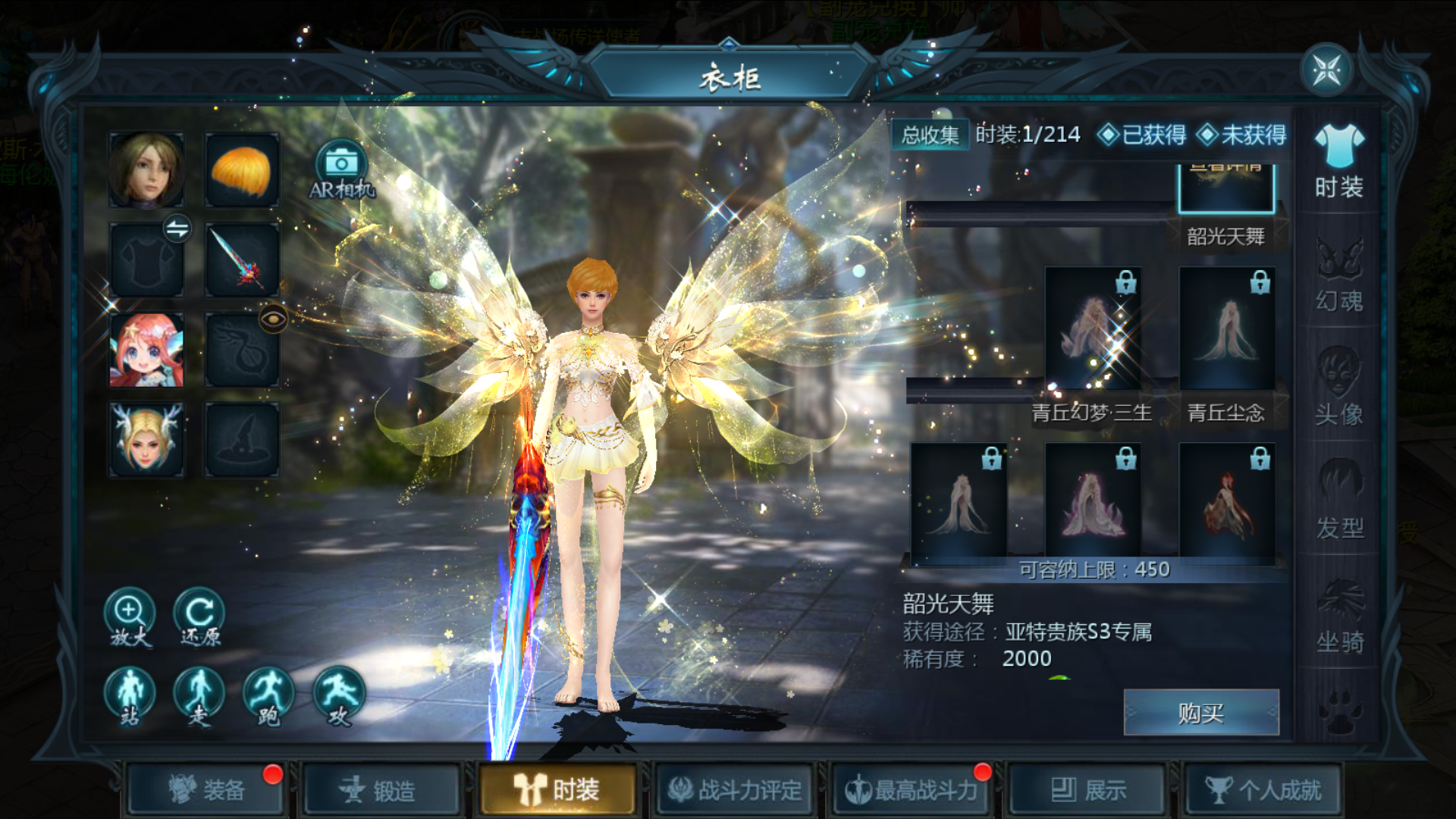
Task: Choose the 站 standing pose
Action: click(x=130, y=696)
